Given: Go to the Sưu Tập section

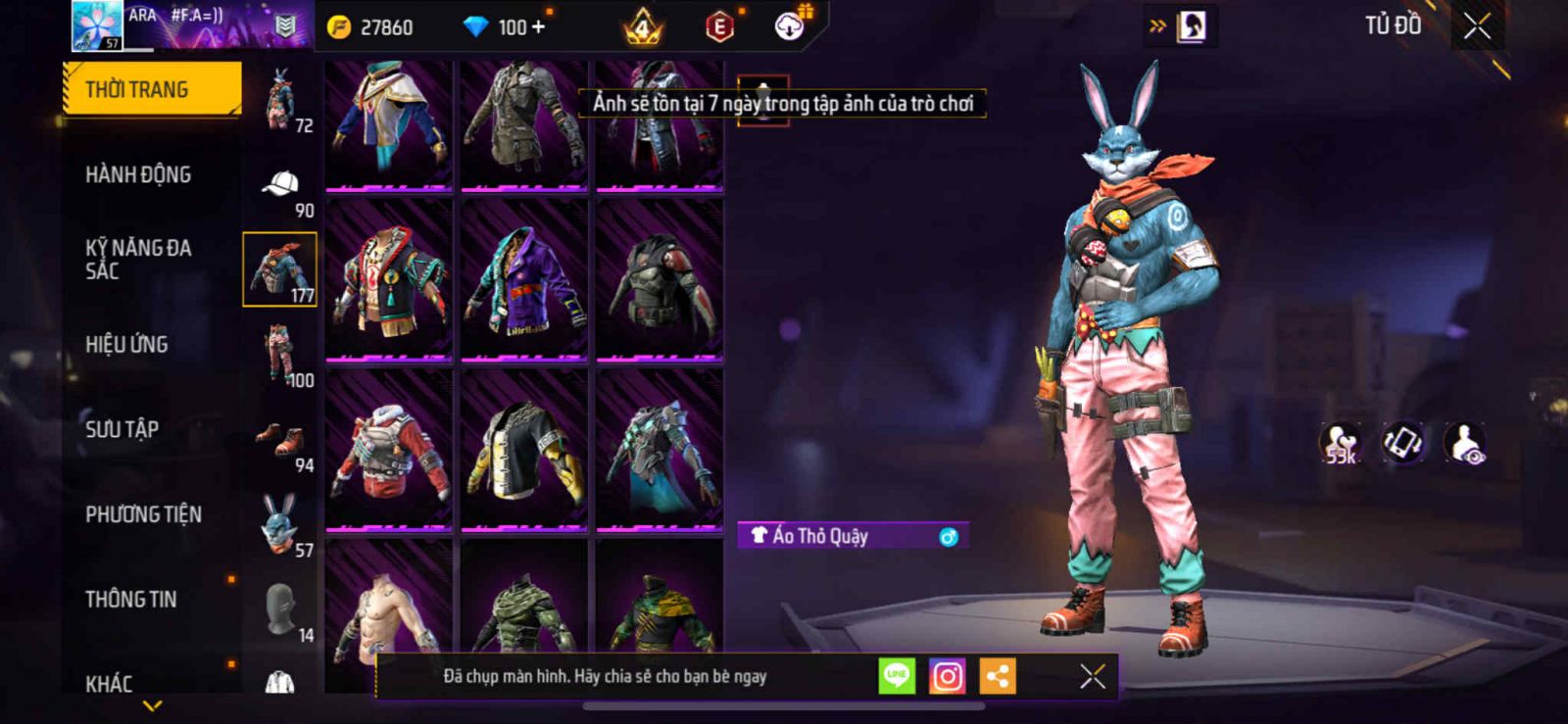Looking at the screenshot, I should 122,429.
